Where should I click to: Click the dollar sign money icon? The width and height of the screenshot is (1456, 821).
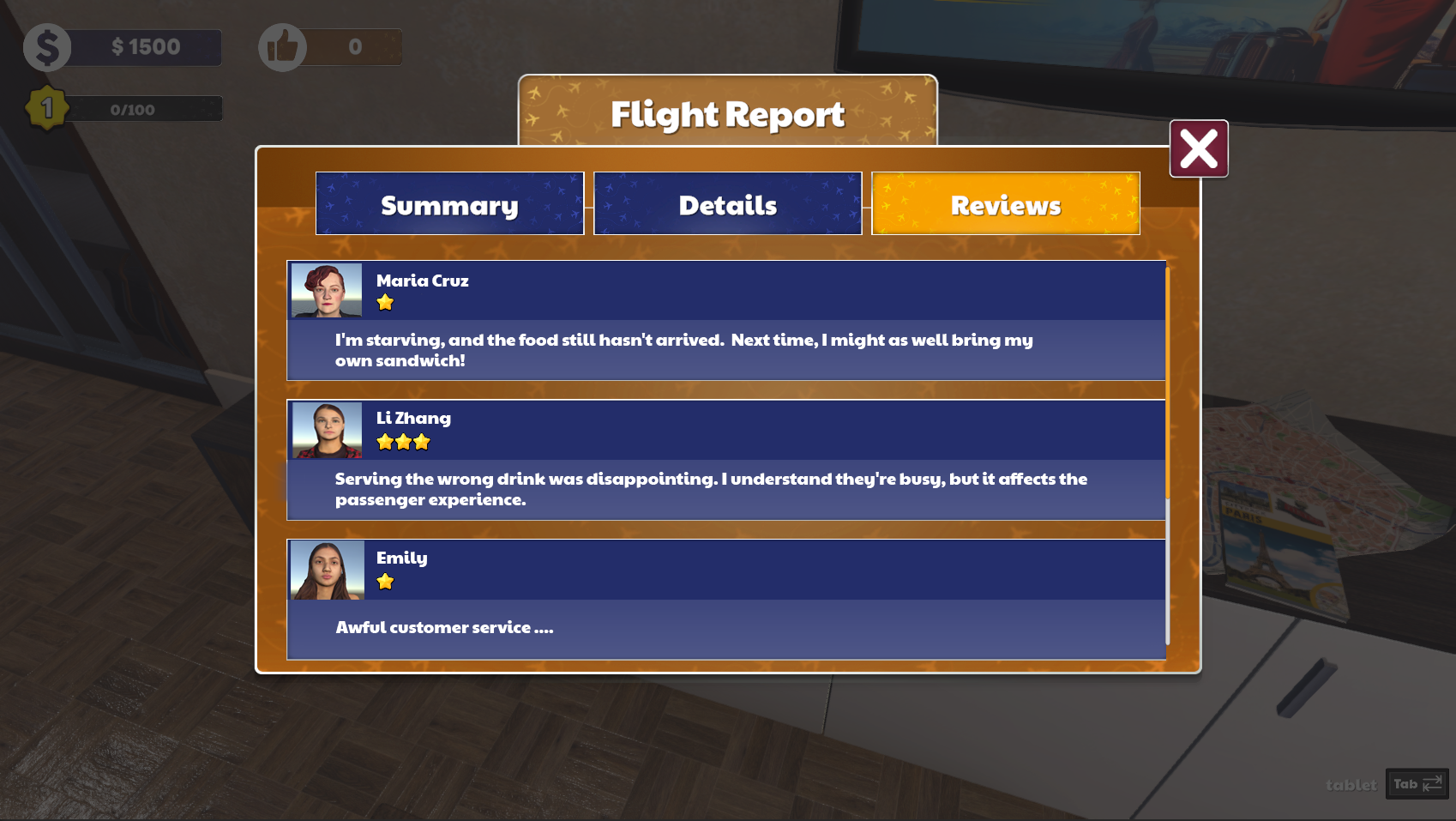coord(47,47)
